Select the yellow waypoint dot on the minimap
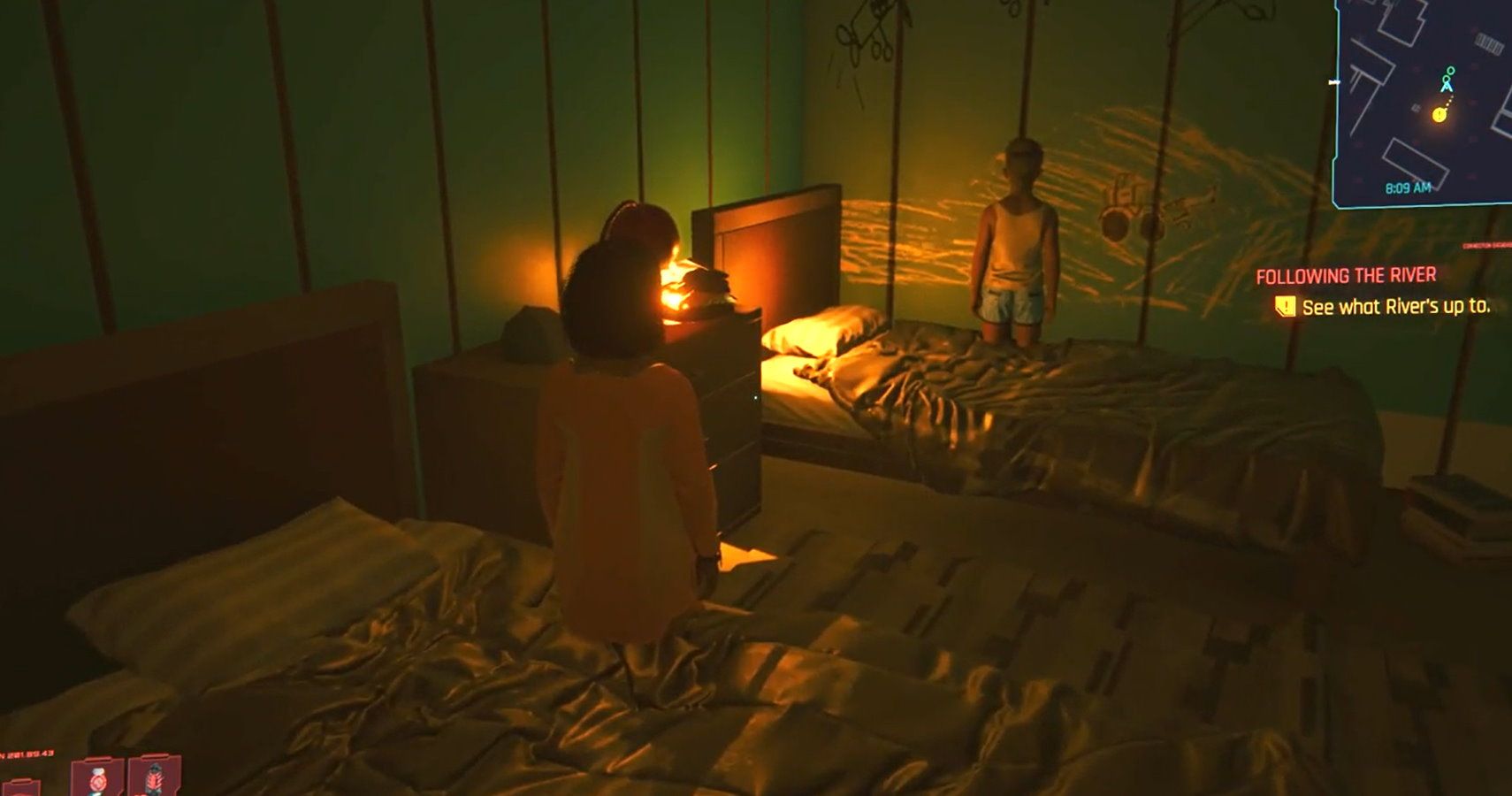 (1439, 114)
